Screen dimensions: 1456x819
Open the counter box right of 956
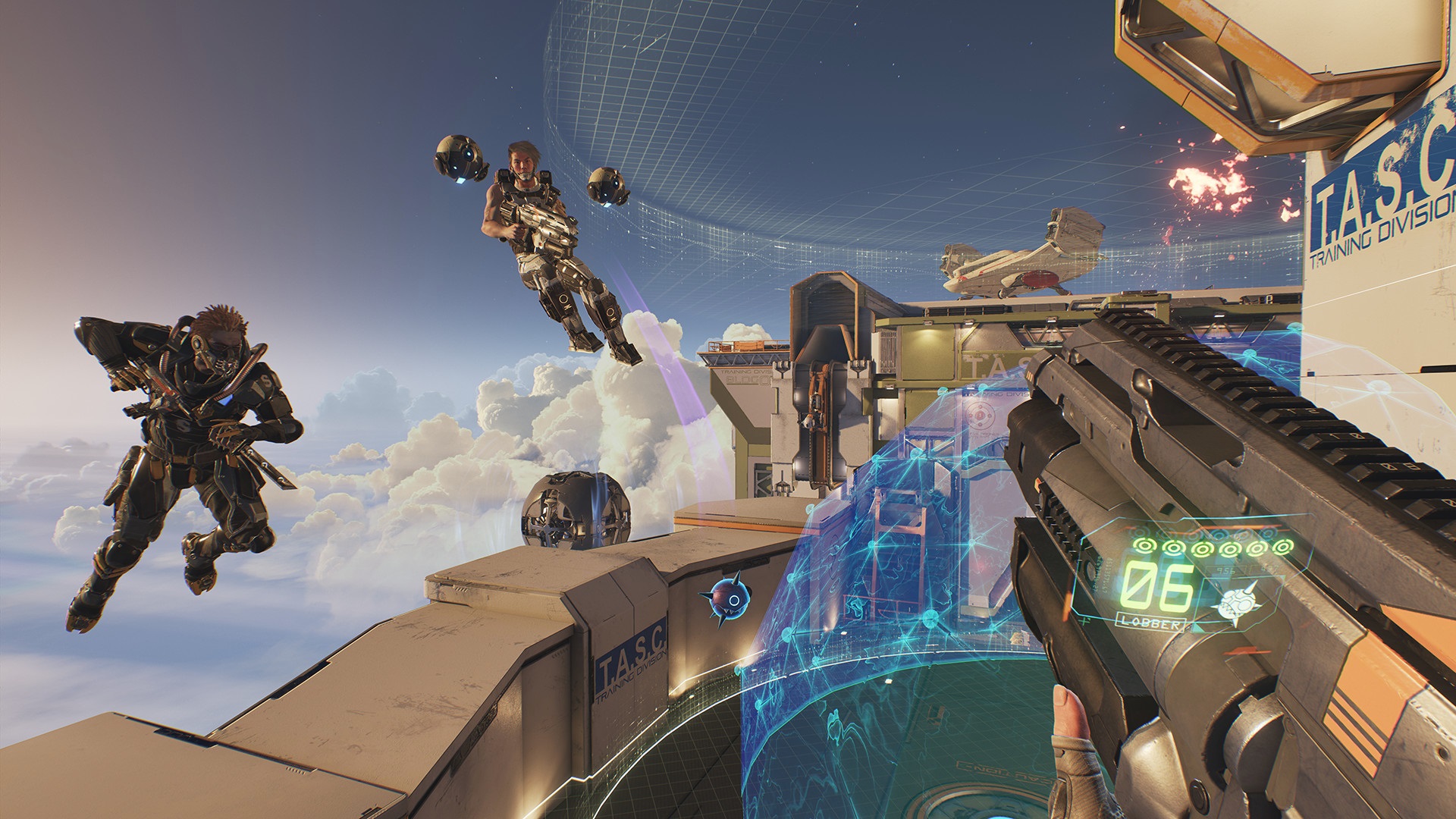click(x=1269, y=570)
